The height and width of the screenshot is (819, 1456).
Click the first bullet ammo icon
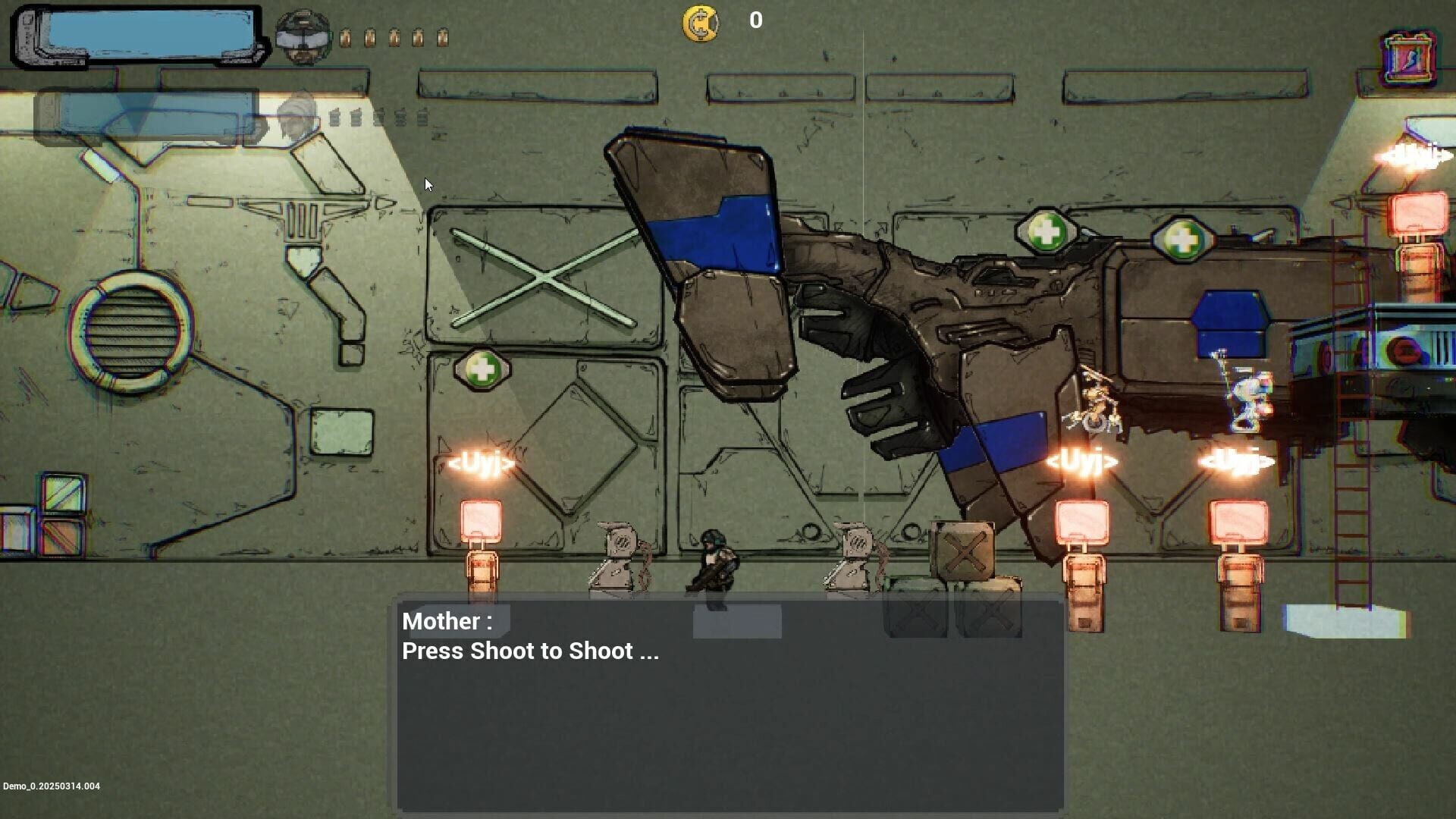[346, 34]
